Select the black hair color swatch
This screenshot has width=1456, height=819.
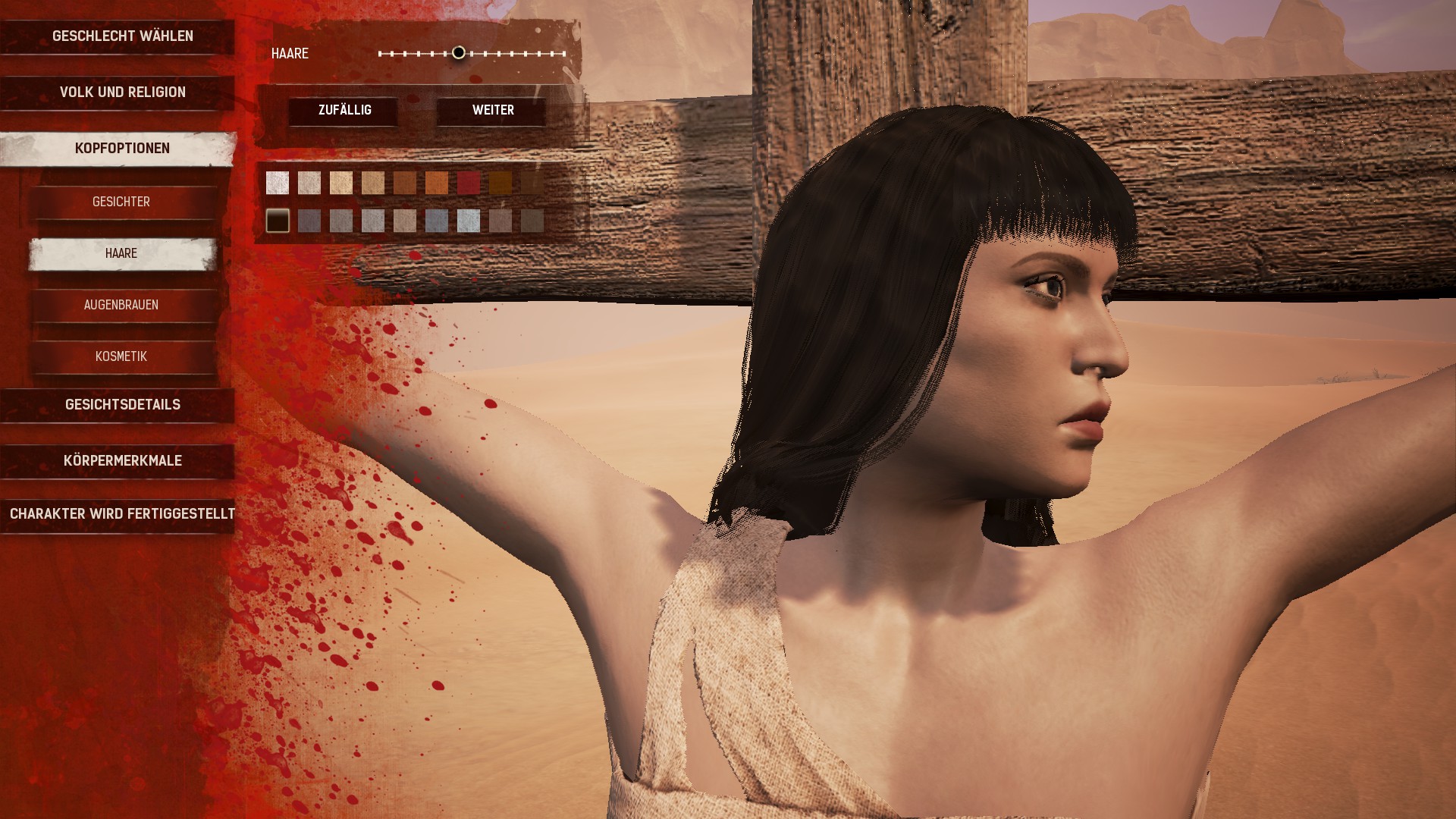tap(278, 221)
